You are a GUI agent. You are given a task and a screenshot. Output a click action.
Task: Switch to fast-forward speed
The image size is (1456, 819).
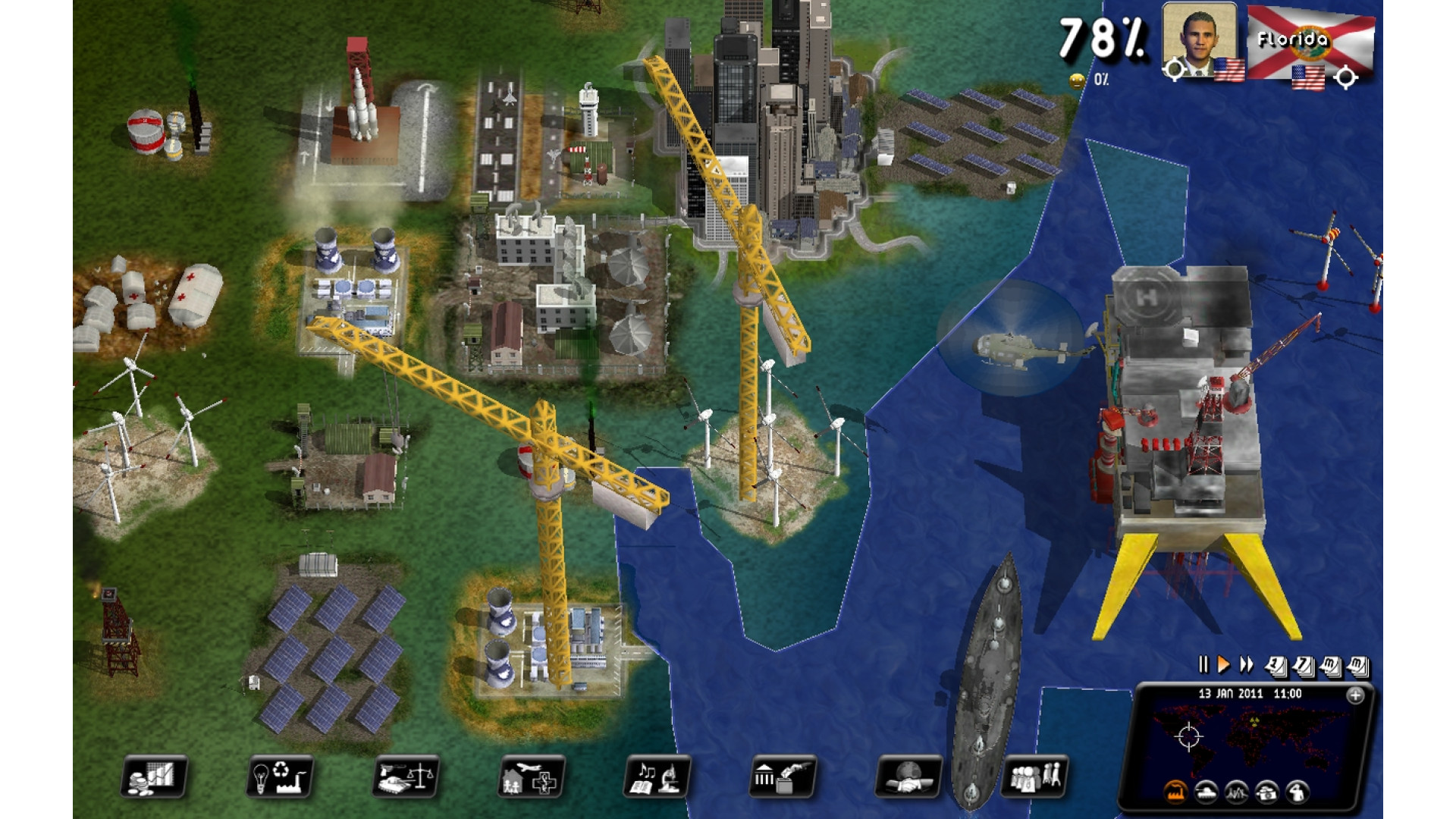(x=1246, y=665)
